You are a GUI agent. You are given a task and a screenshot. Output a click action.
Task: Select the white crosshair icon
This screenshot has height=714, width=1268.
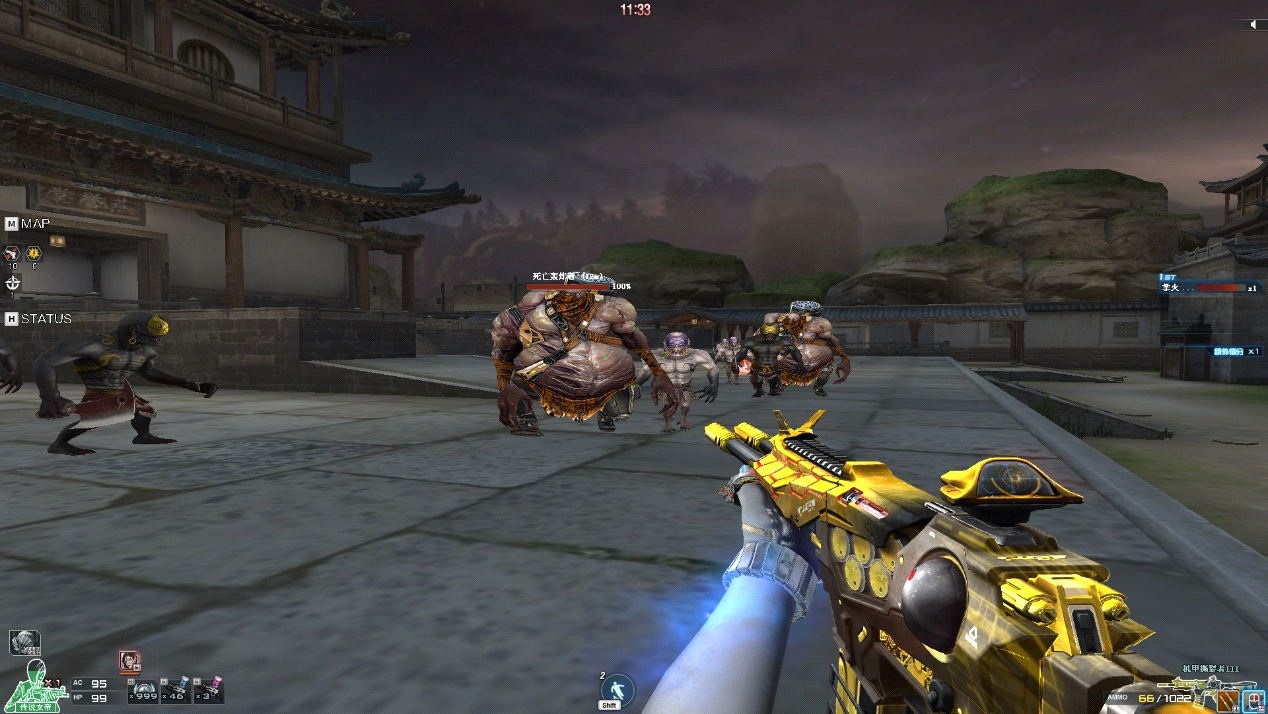(x=12, y=283)
